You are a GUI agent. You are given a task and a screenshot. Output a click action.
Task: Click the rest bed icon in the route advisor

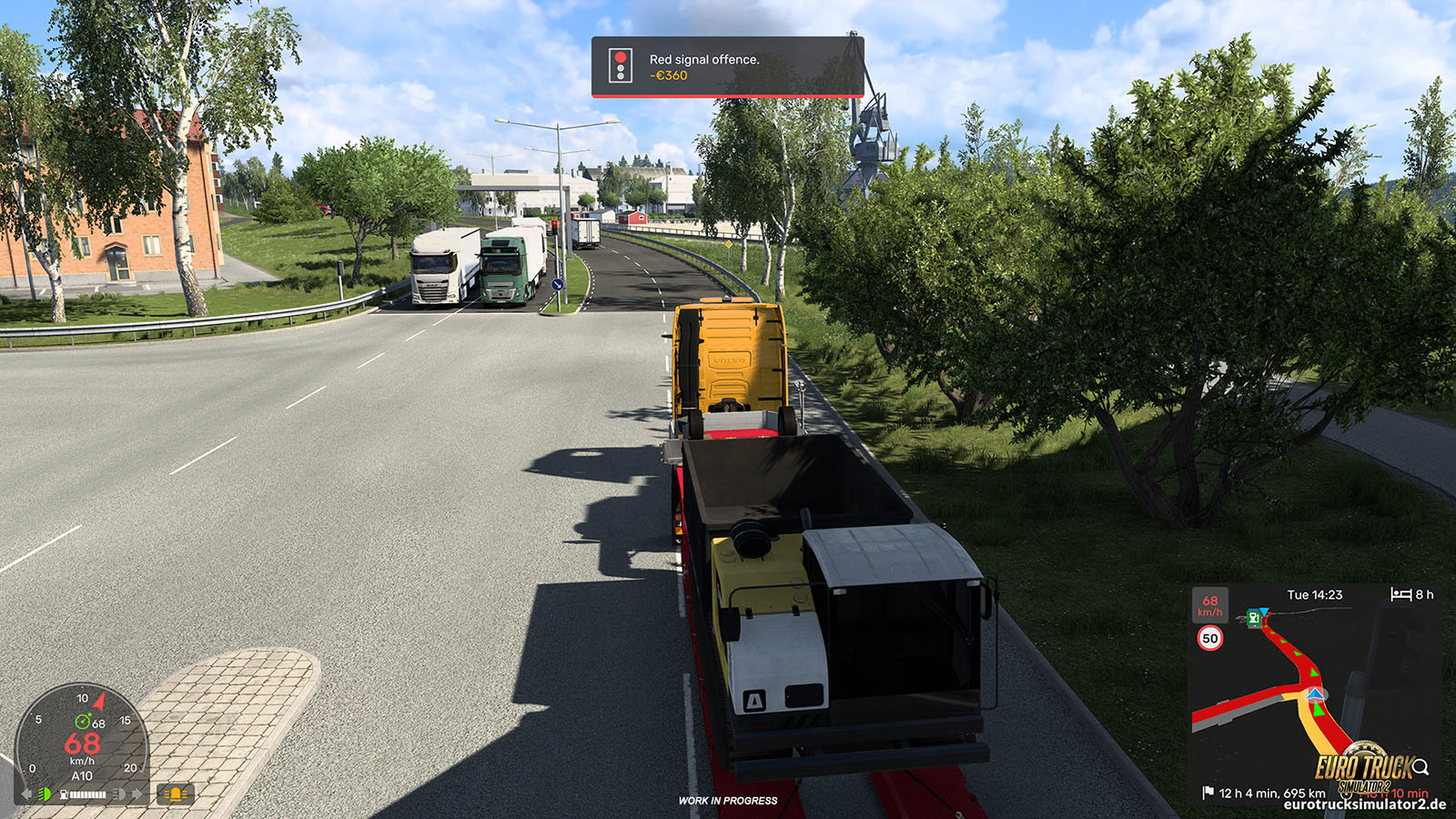(1400, 594)
